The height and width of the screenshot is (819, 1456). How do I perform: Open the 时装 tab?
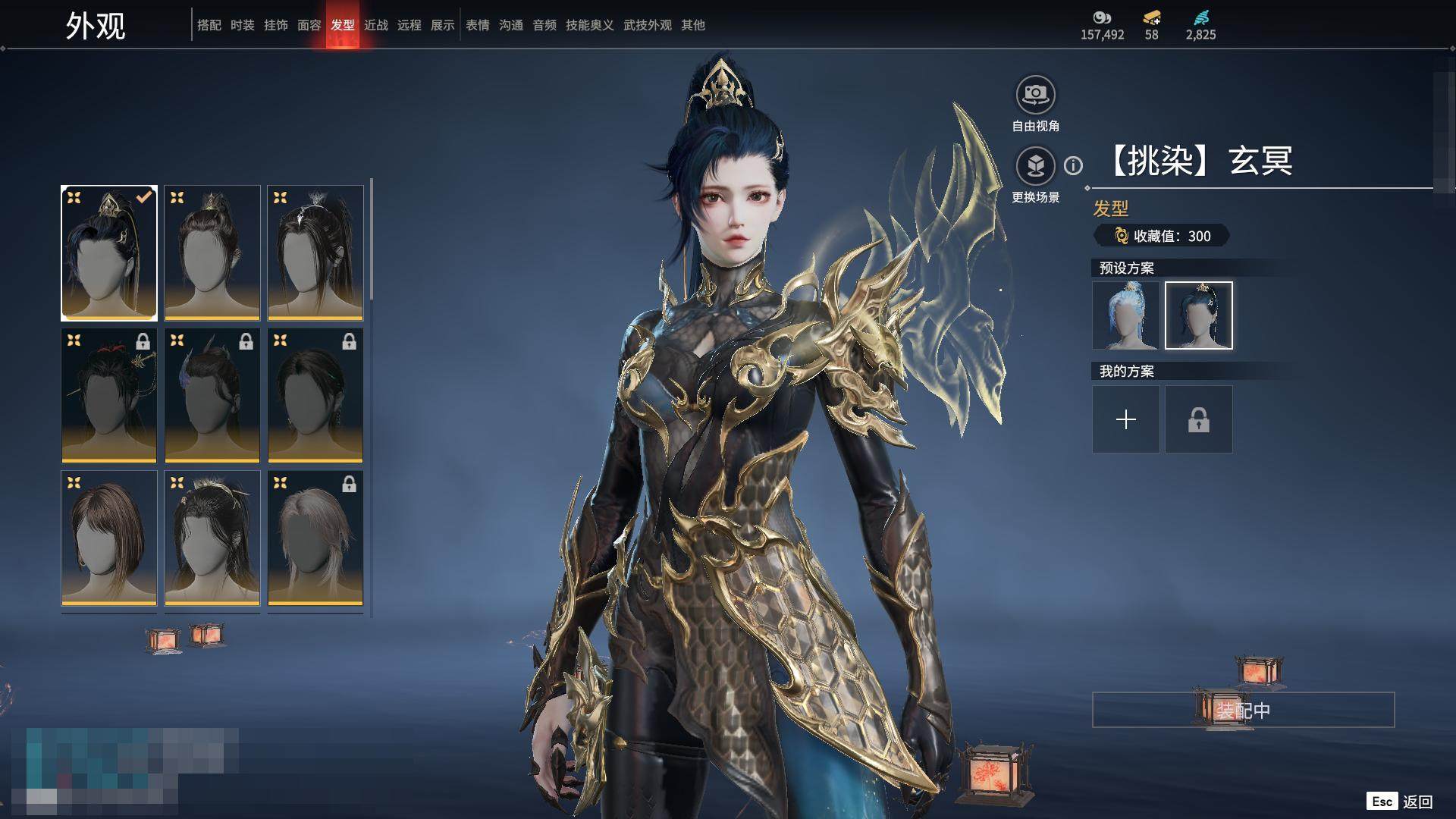(243, 25)
